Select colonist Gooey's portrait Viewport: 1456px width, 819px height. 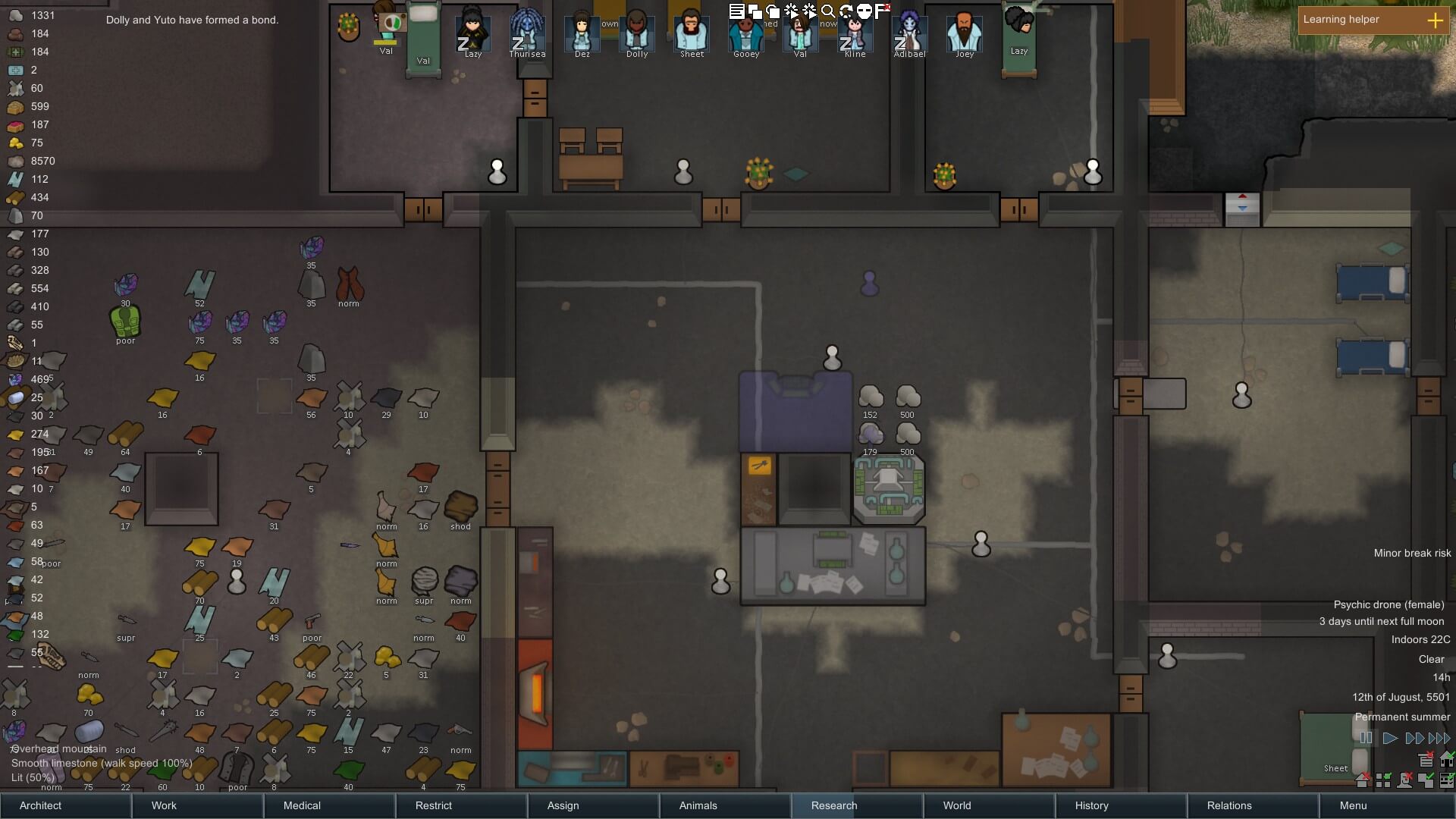[x=746, y=33]
